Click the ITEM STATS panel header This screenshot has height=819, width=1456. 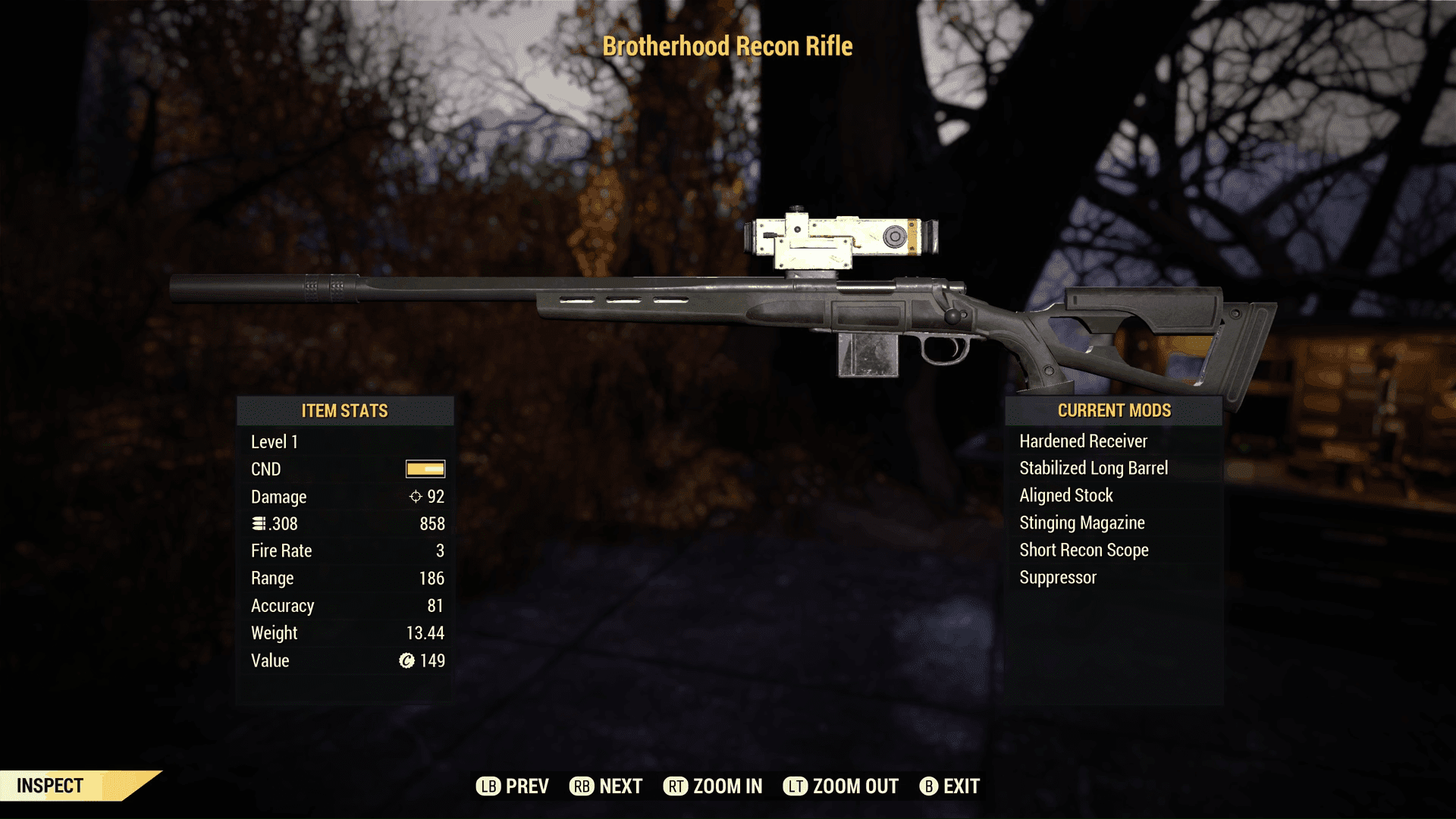346,411
